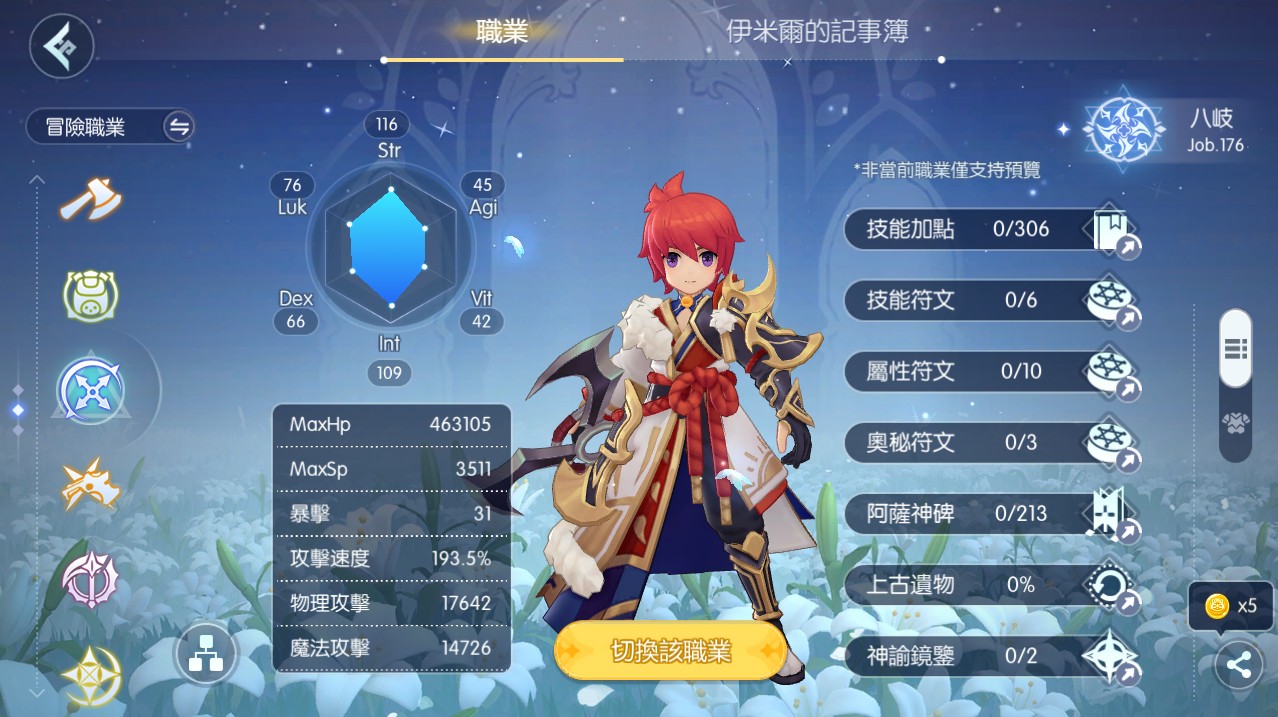The image size is (1278, 717).
Task: Open the job tree diagram button
Action: [x=205, y=655]
